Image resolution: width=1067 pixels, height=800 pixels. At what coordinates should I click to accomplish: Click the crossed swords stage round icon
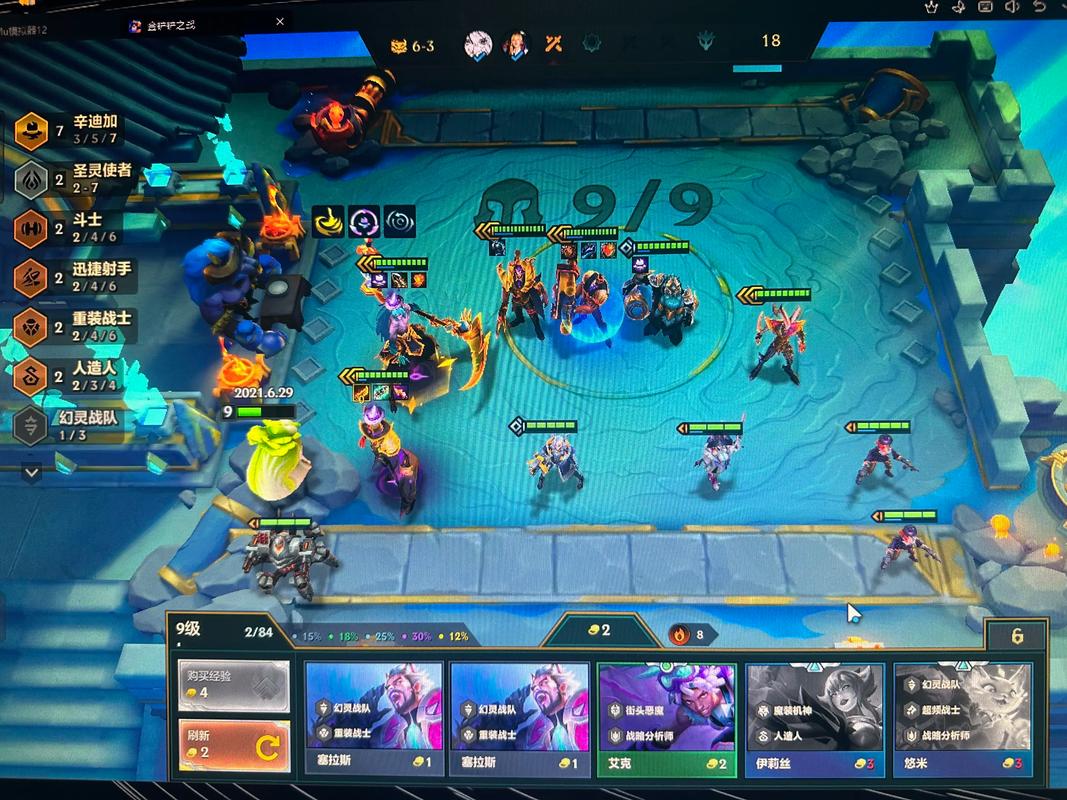[x=554, y=44]
